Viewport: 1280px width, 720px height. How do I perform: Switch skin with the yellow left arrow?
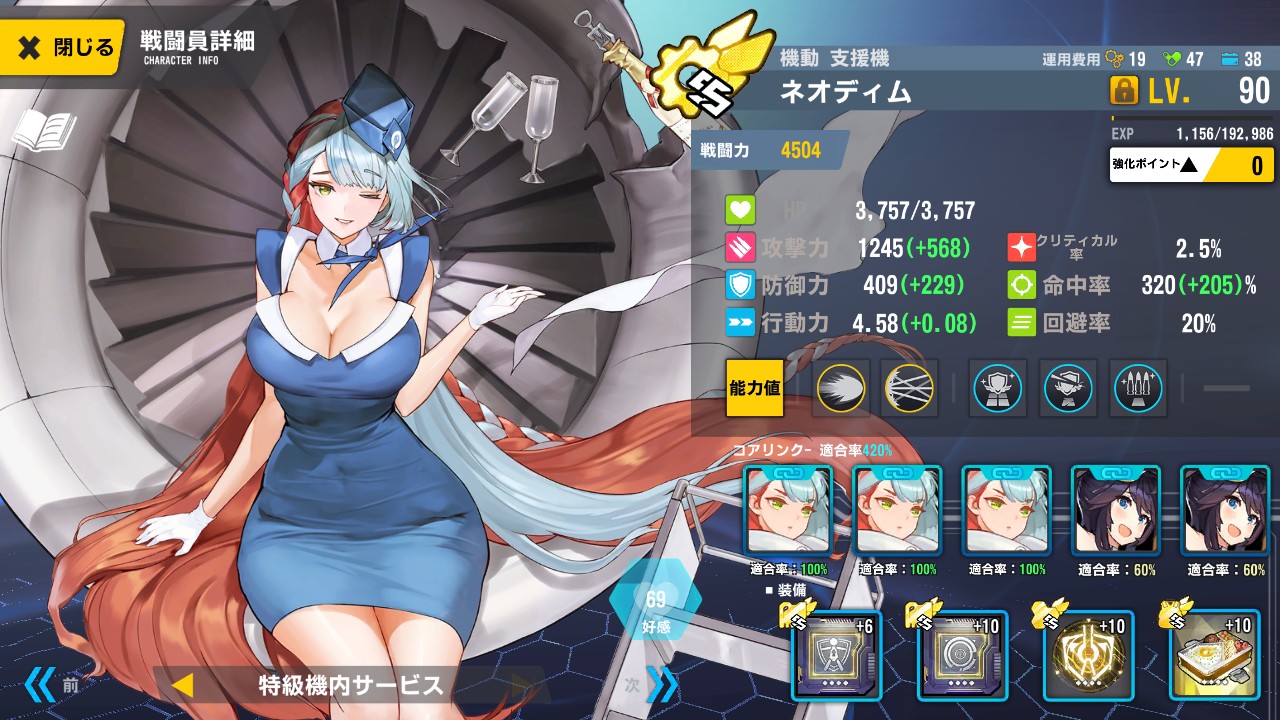182,685
